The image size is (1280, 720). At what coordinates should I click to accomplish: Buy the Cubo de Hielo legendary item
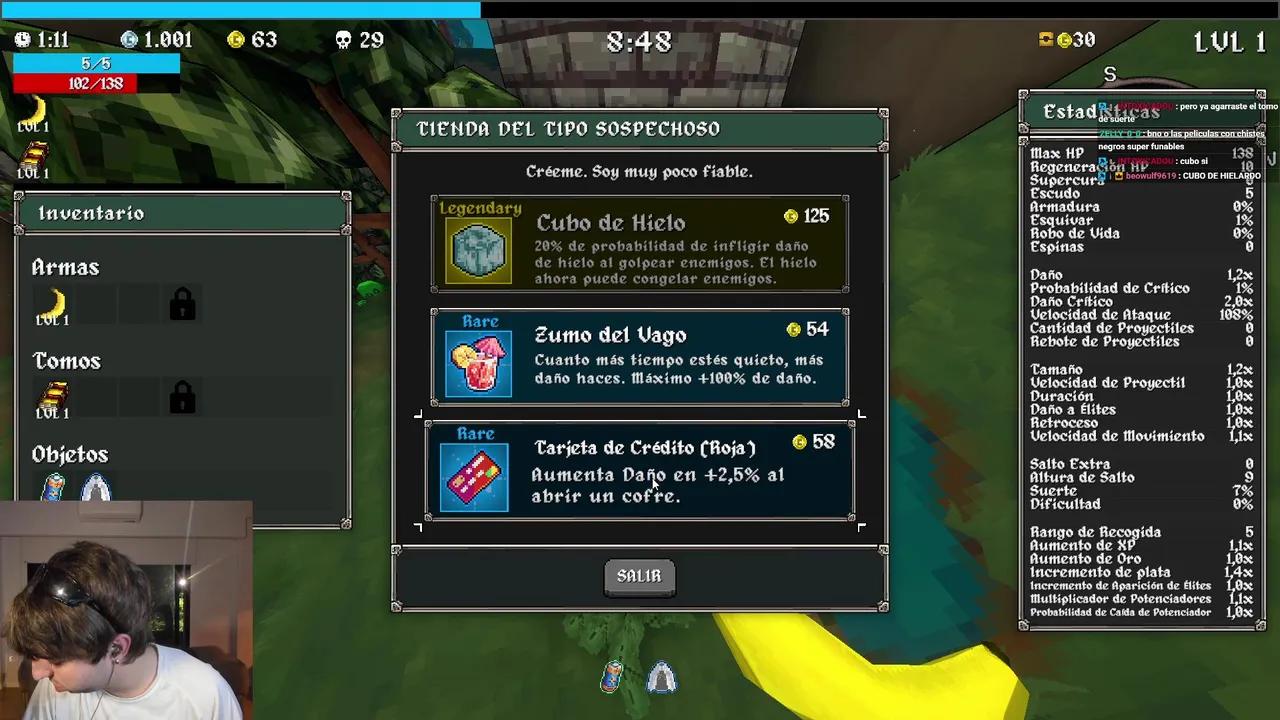pos(640,245)
